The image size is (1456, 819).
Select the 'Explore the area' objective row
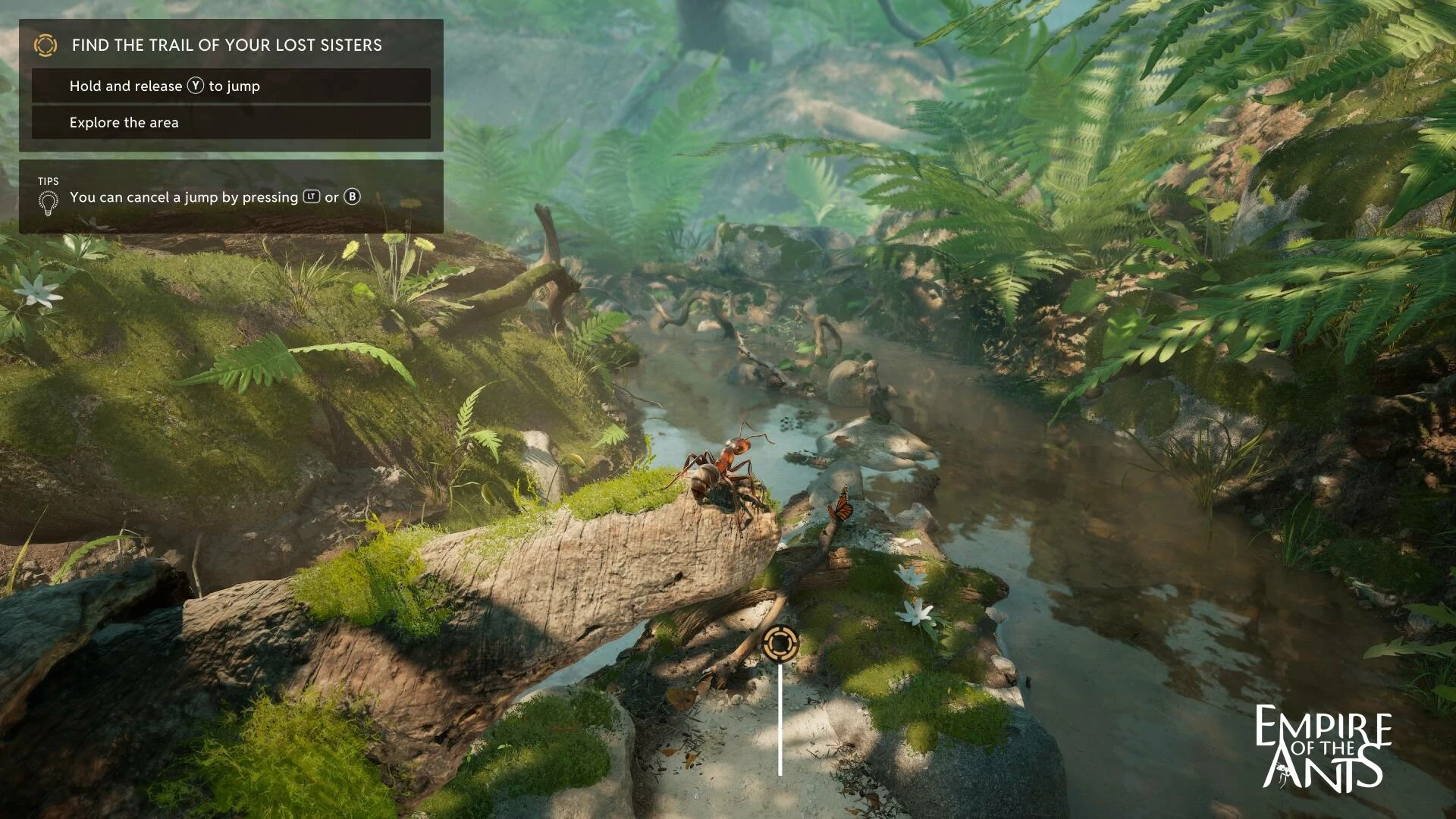tap(231, 122)
